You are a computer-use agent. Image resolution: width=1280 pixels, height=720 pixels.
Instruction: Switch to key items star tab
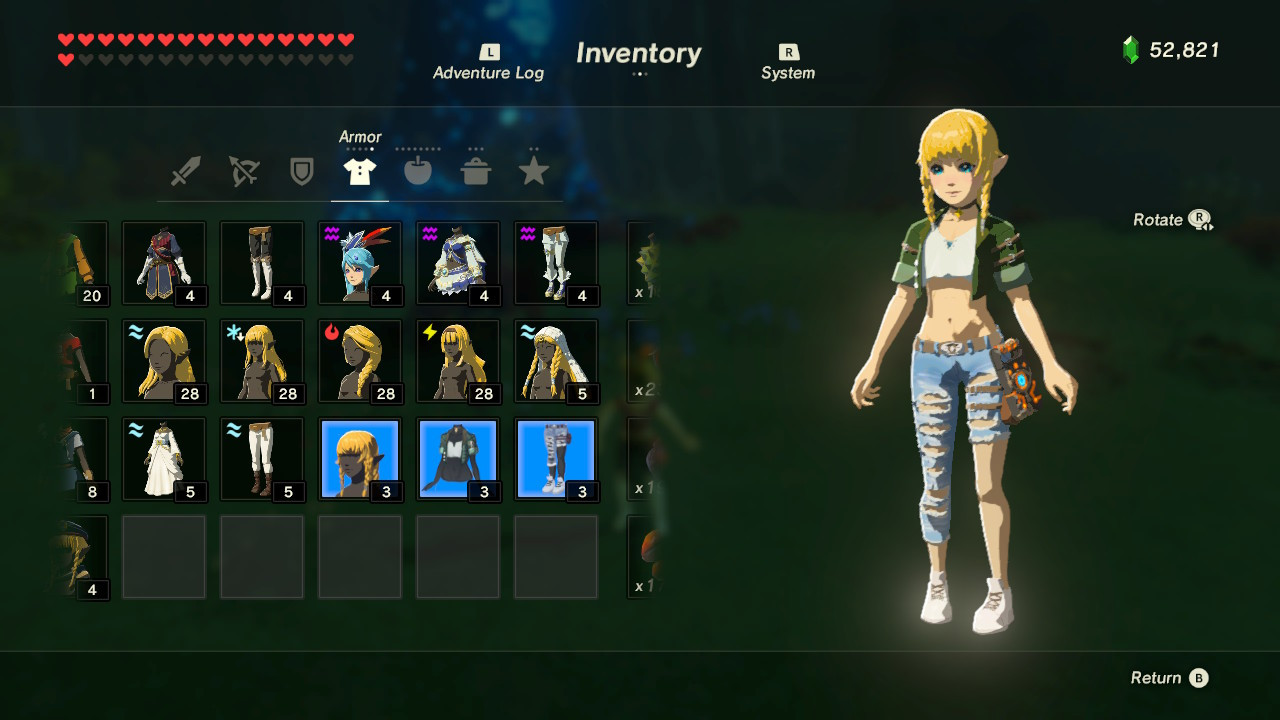coord(533,170)
